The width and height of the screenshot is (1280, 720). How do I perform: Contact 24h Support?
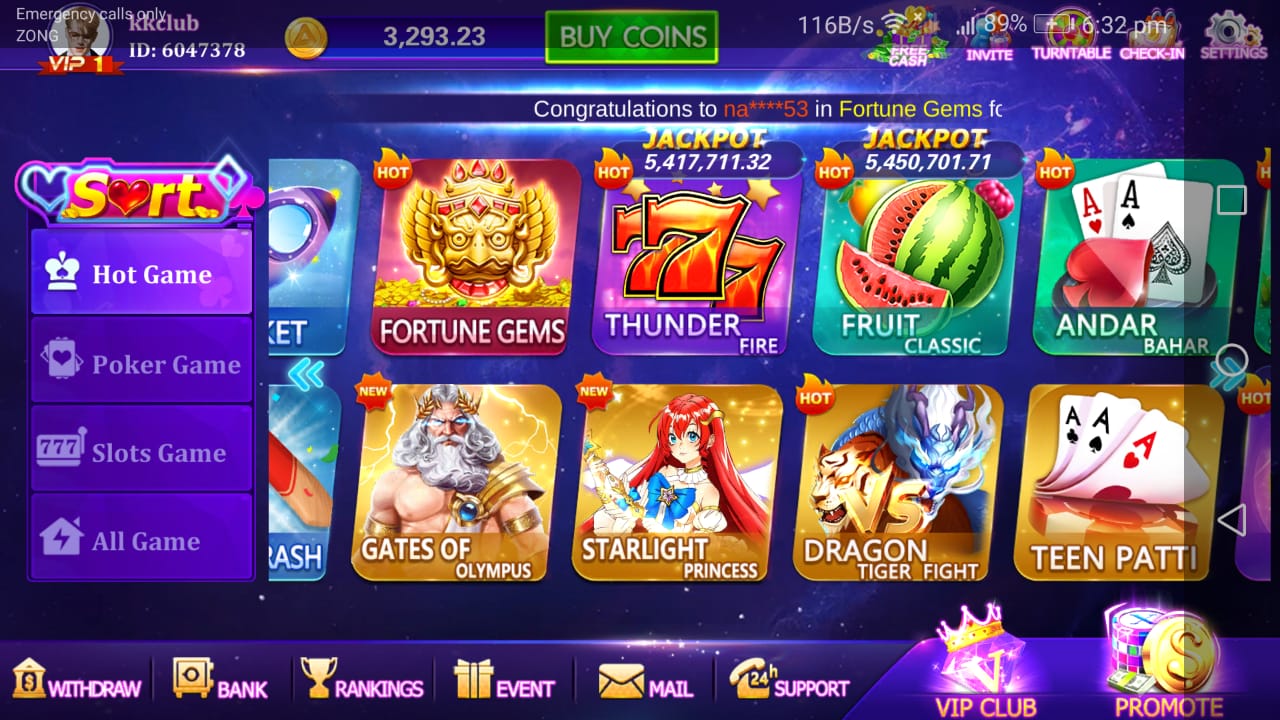pyautogui.click(x=788, y=680)
